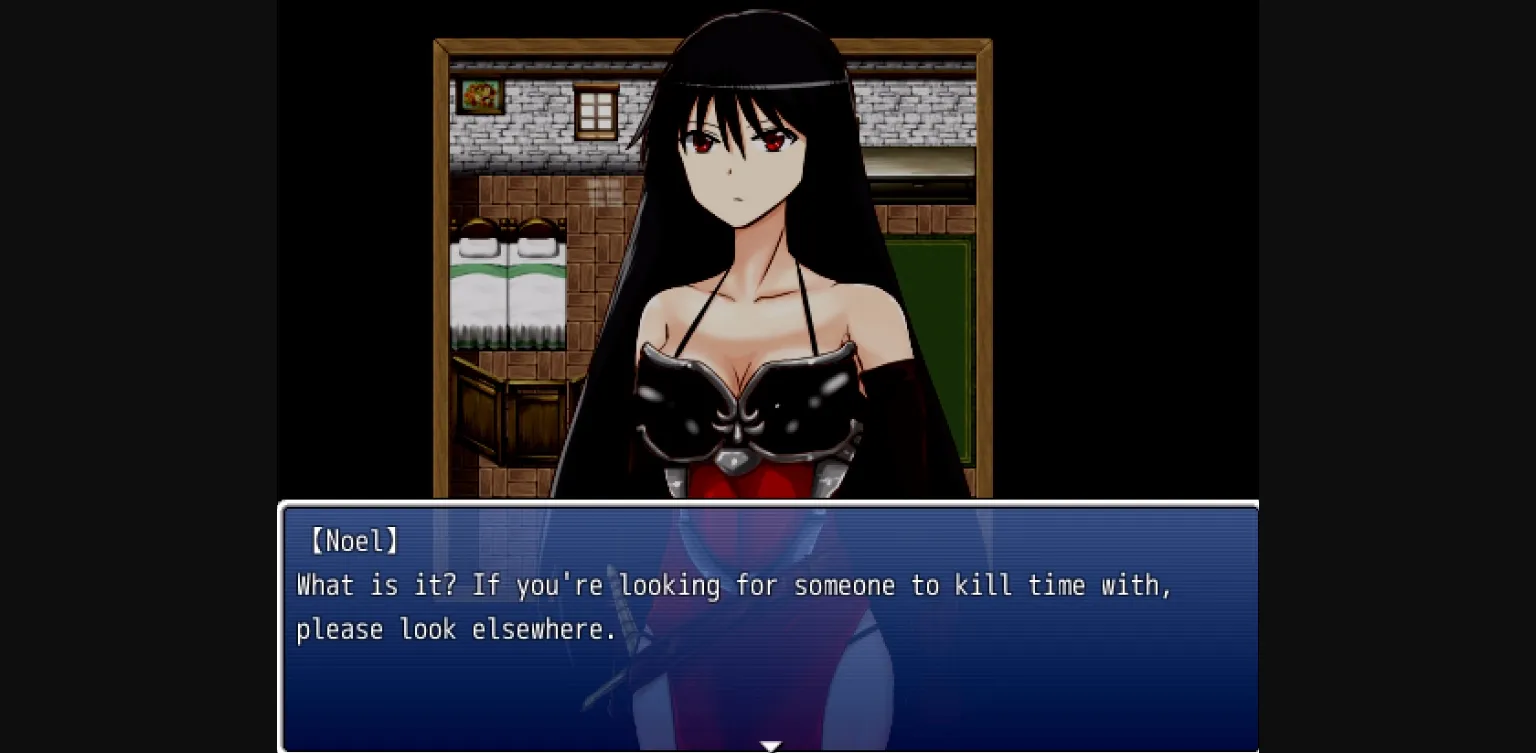Click the small framed picture on the wall
1536x753 pixels.
point(480,96)
